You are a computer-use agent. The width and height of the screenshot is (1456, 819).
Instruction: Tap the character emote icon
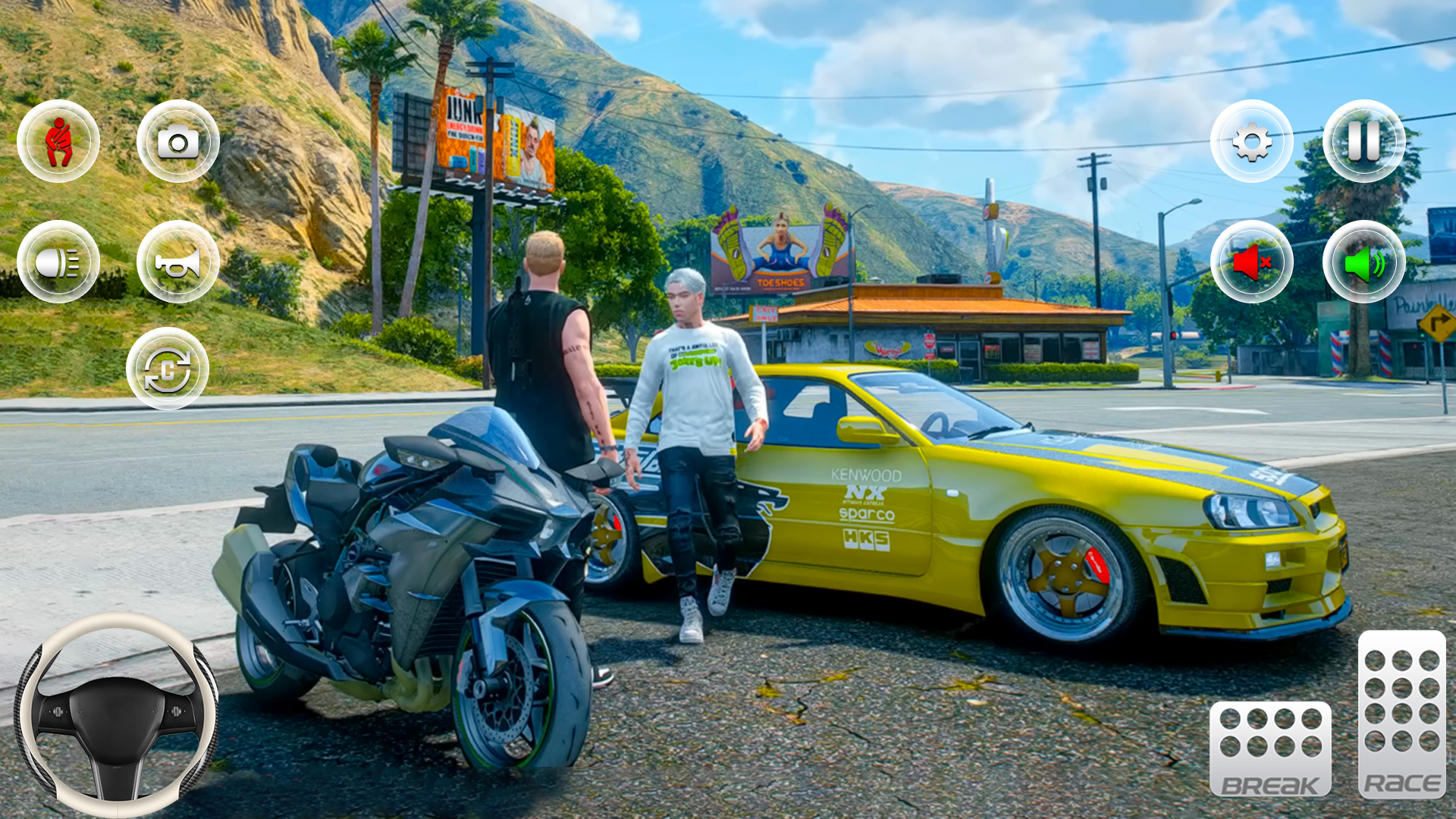click(x=60, y=140)
